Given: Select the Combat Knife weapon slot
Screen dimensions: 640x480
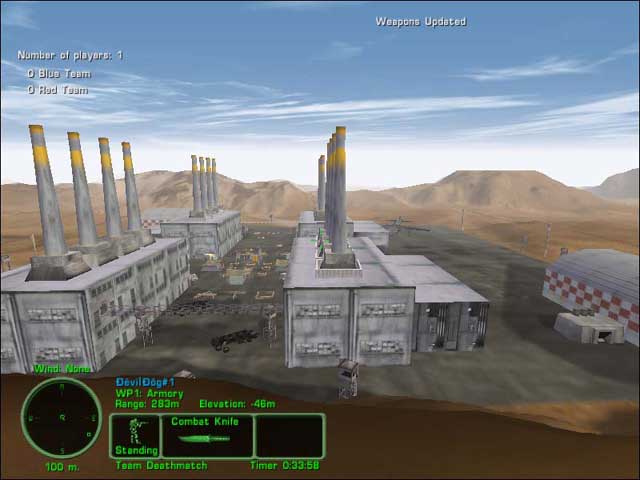Looking at the screenshot, I should [x=206, y=436].
